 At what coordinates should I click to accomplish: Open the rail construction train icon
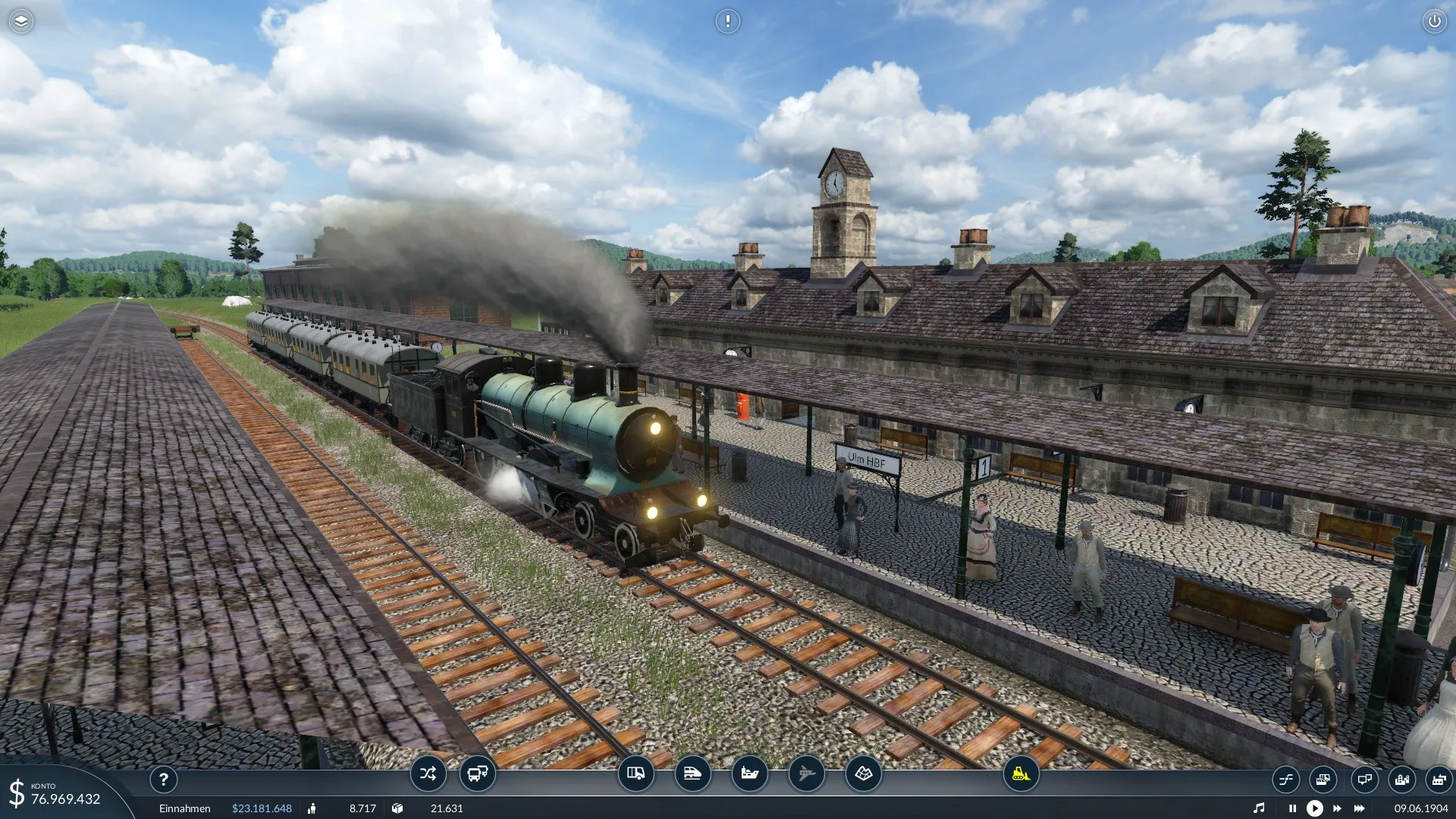692,774
